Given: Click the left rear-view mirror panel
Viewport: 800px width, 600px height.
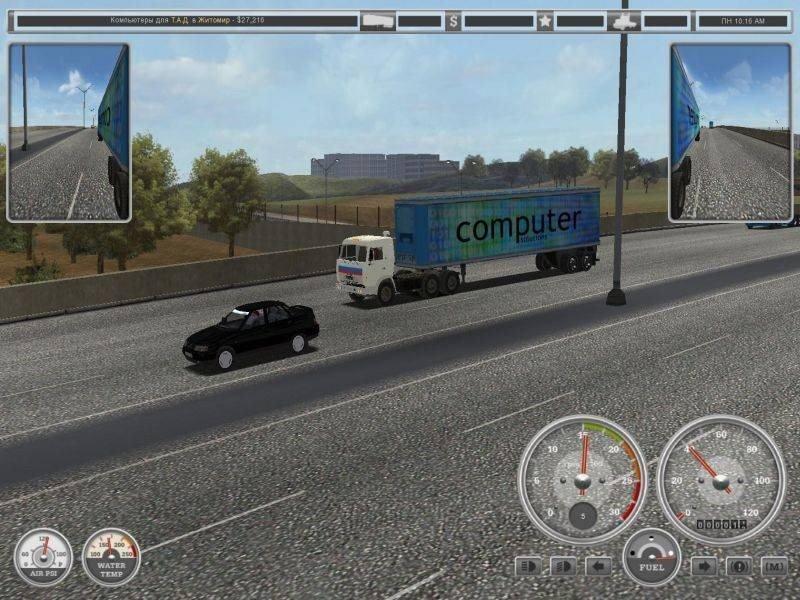Looking at the screenshot, I should pyautogui.click(x=69, y=132).
